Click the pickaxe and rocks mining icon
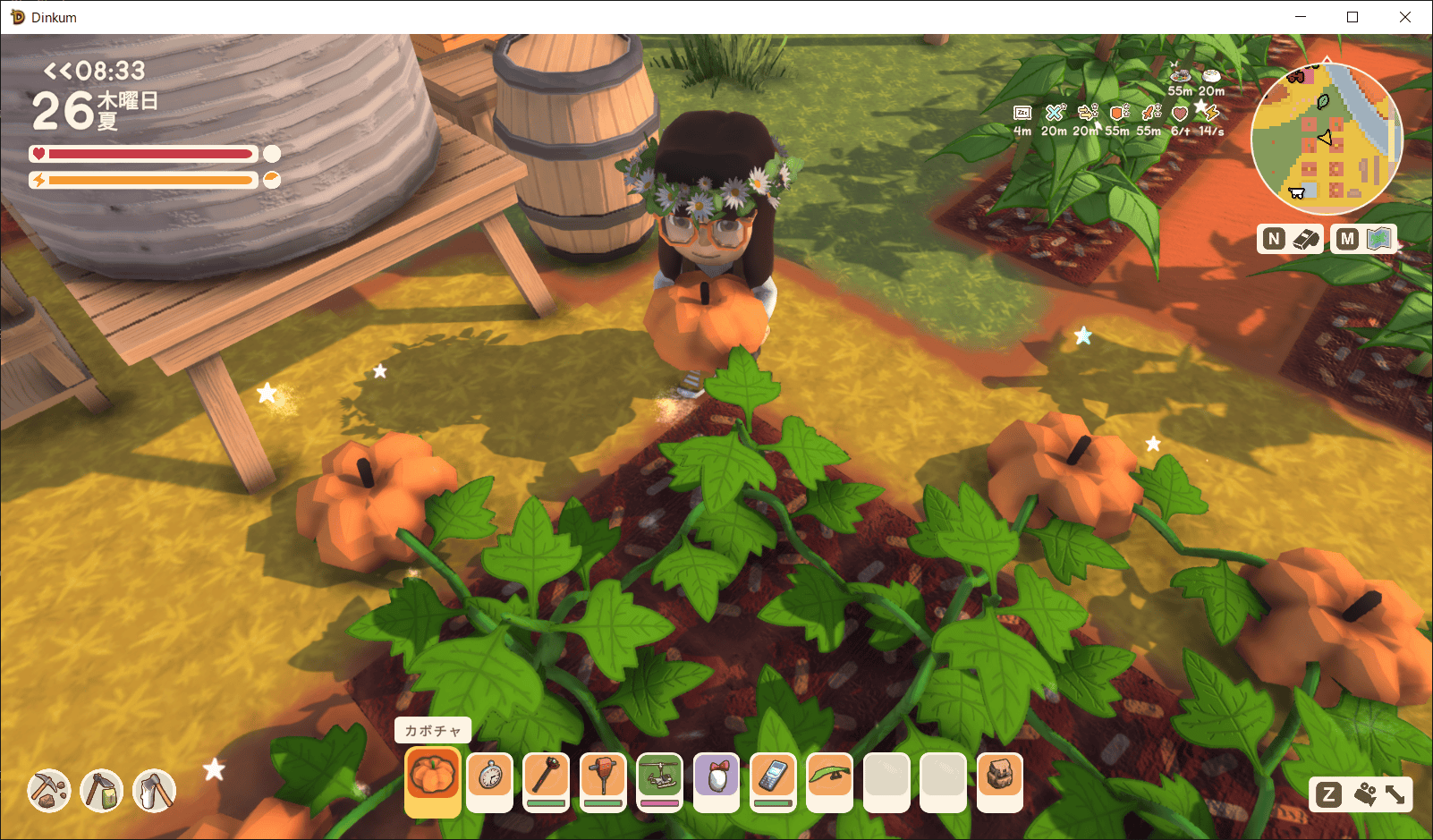Screen dimensions: 1433x840 tap(49, 790)
